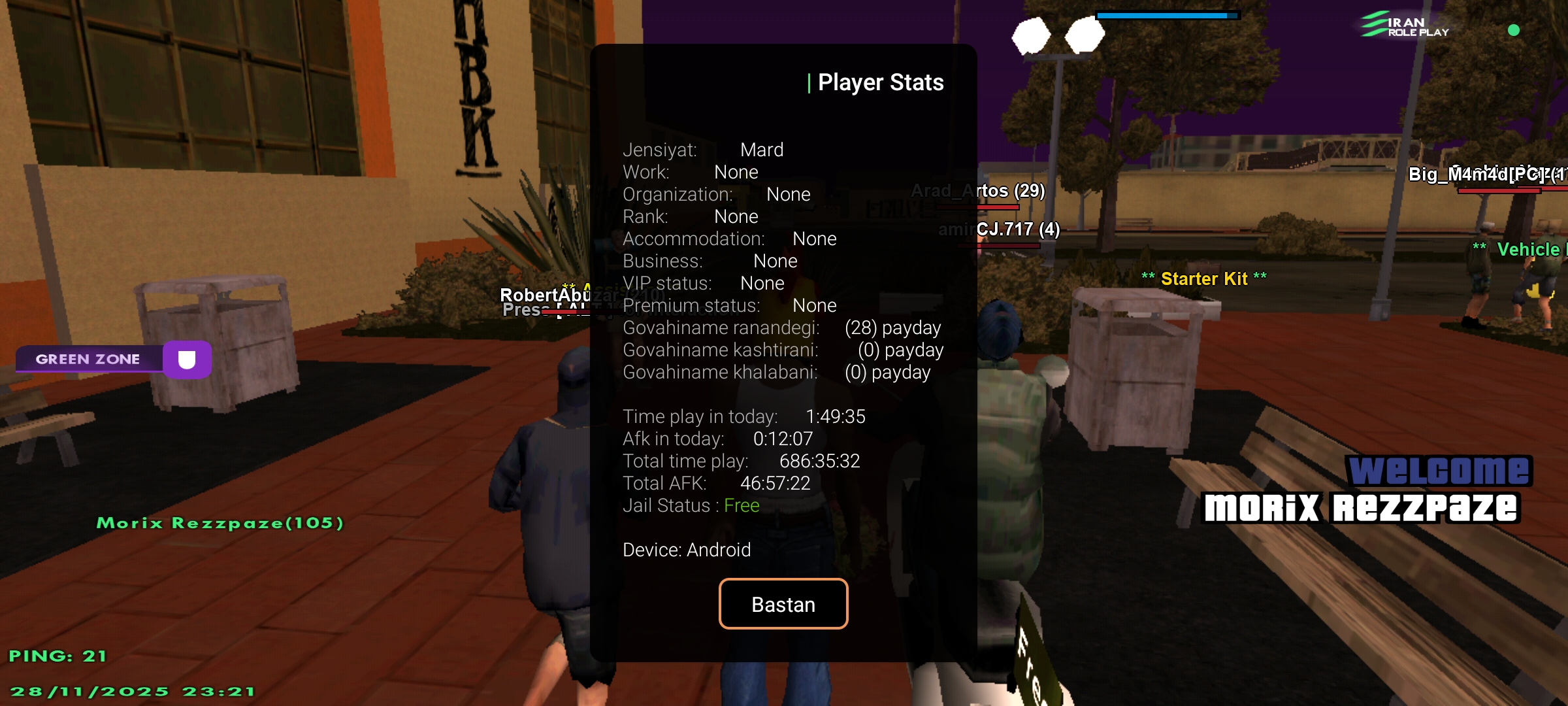Tap the Device Android indicator

tap(687, 550)
